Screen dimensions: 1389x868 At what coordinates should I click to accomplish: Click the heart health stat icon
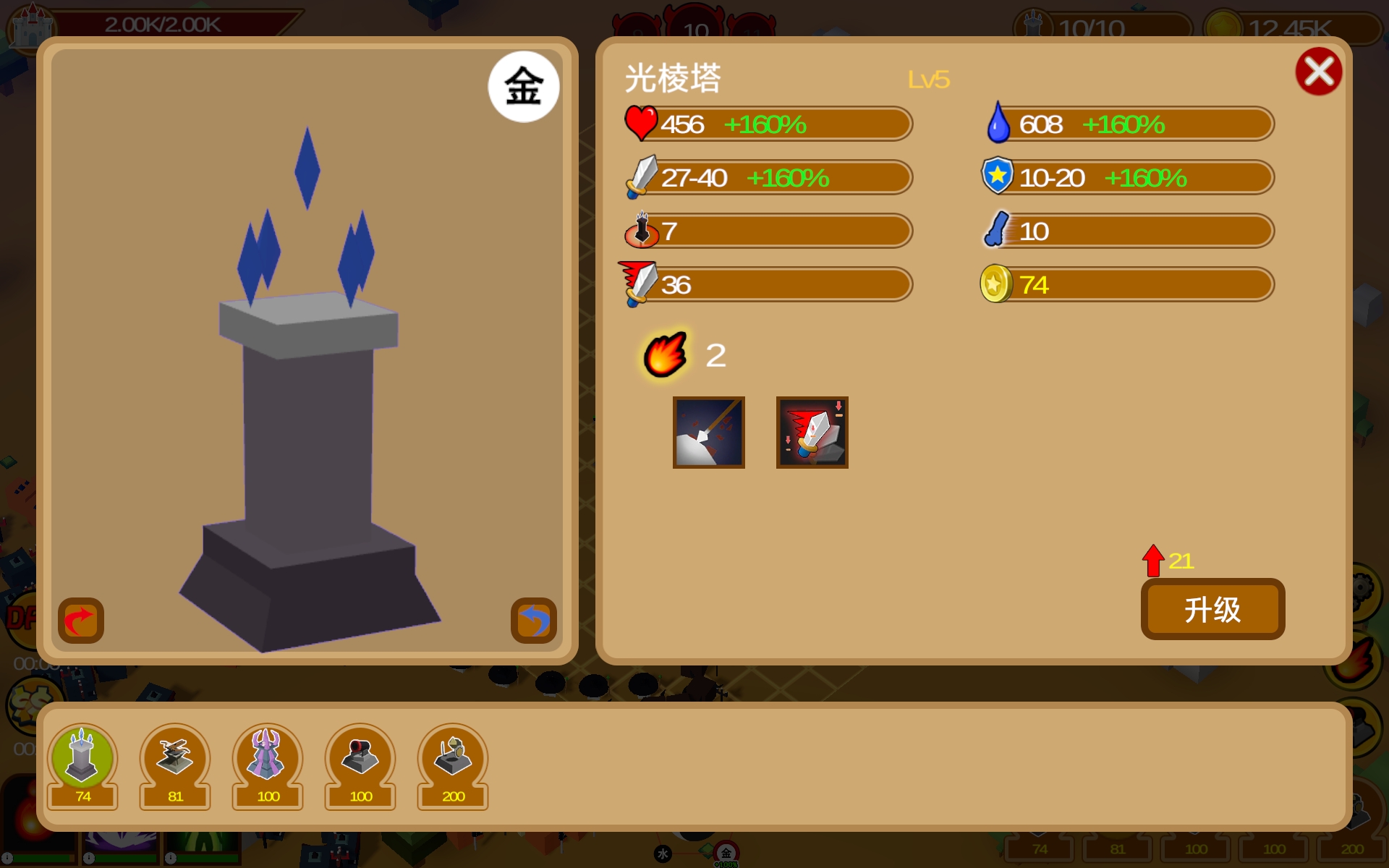click(x=641, y=123)
